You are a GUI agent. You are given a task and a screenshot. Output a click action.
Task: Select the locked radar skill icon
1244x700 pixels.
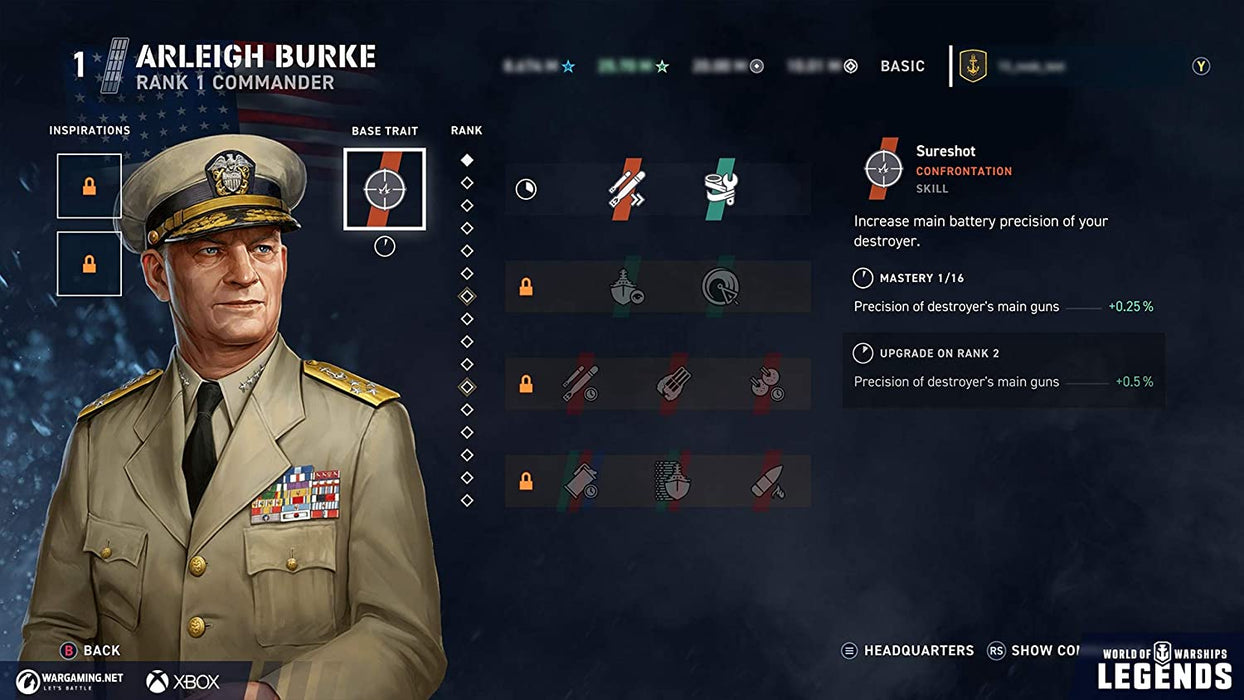point(719,288)
